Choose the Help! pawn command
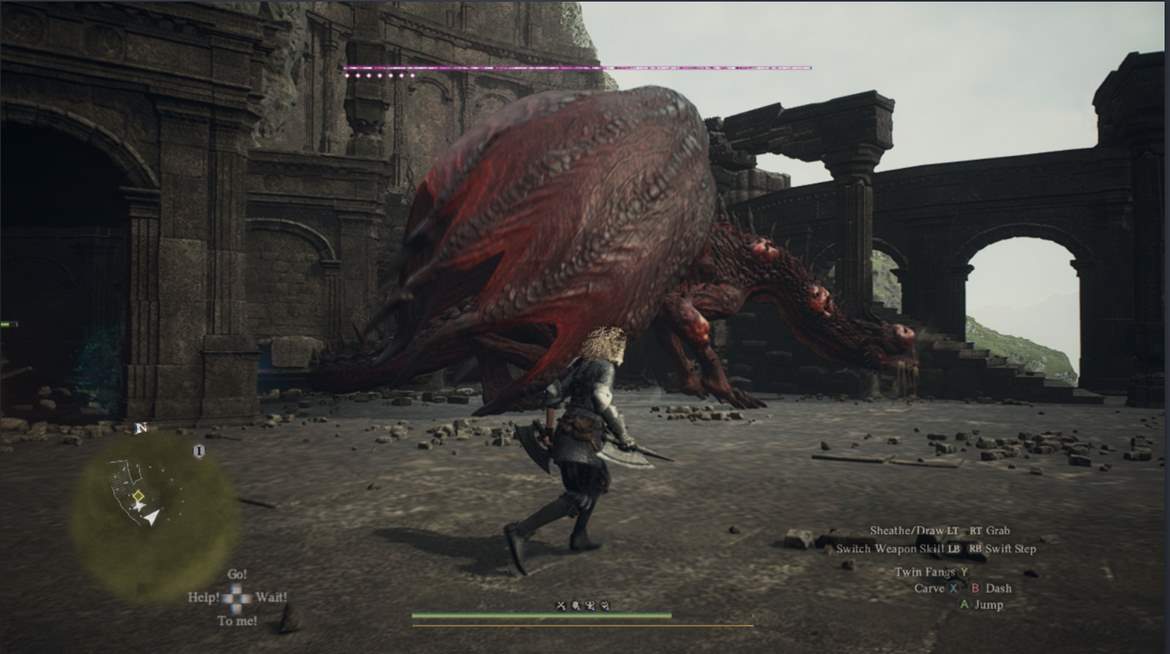 point(203,597)
